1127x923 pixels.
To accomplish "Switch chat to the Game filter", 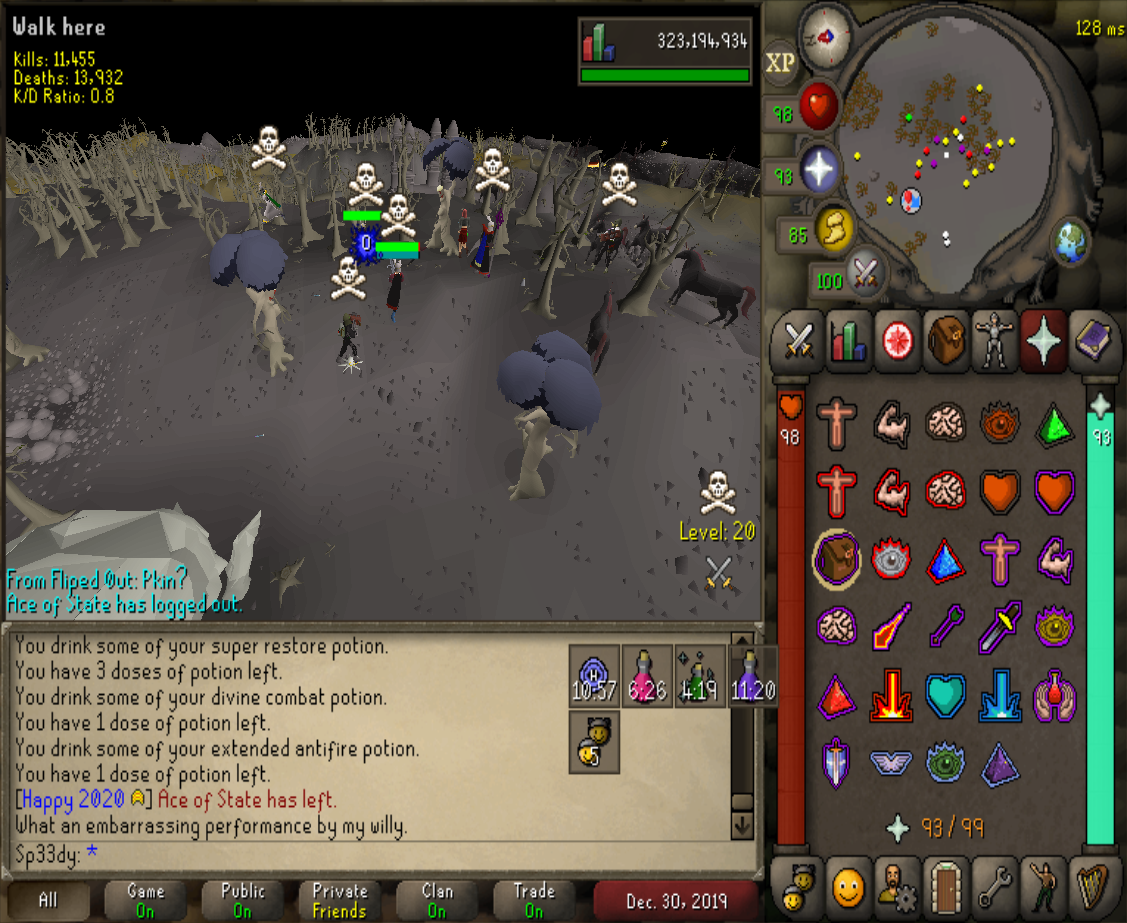I will point(146,900).
